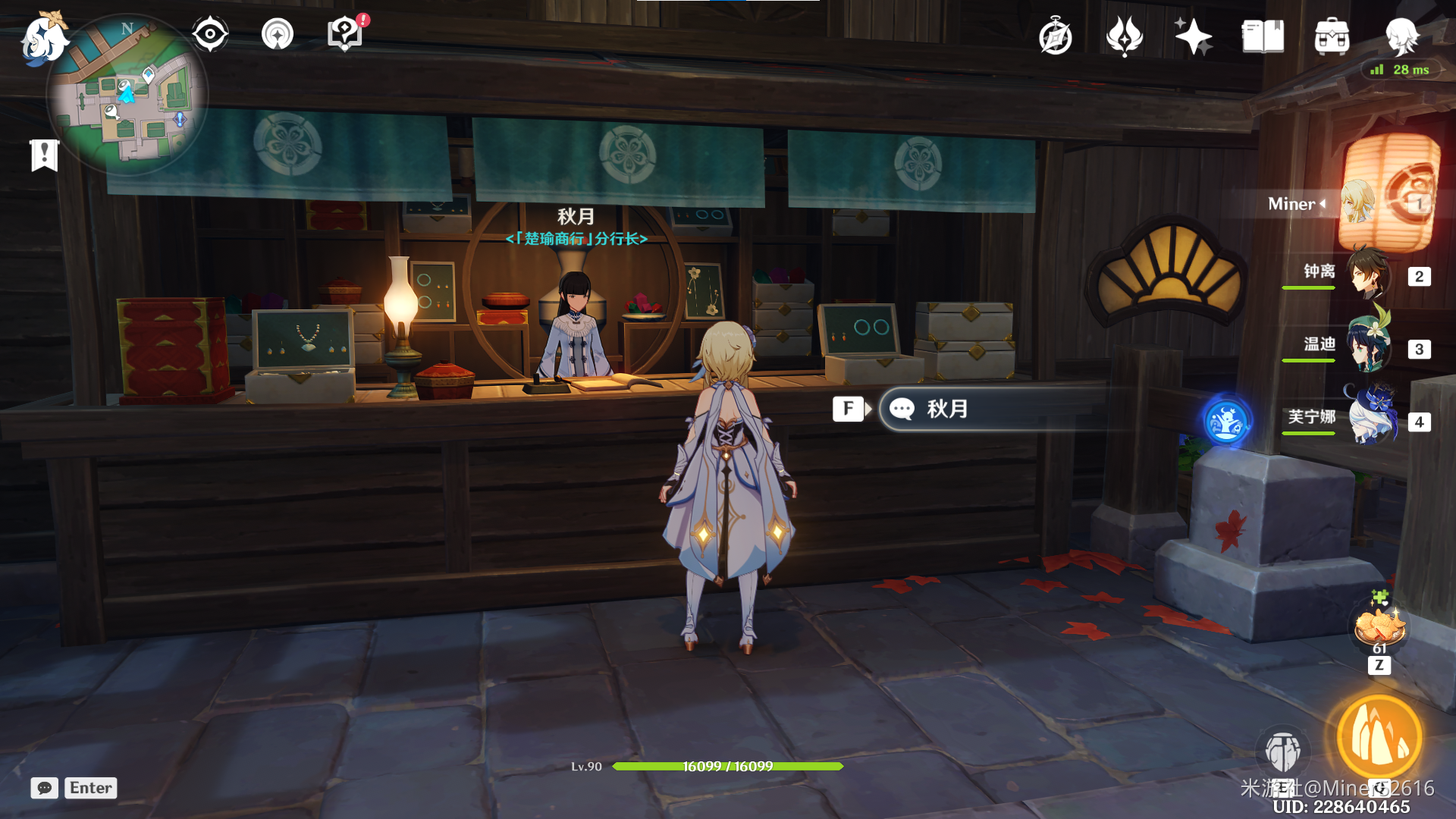Open the Paimon menu
This screenshot has height=819, width=1456.
click(x=43, y=39)
